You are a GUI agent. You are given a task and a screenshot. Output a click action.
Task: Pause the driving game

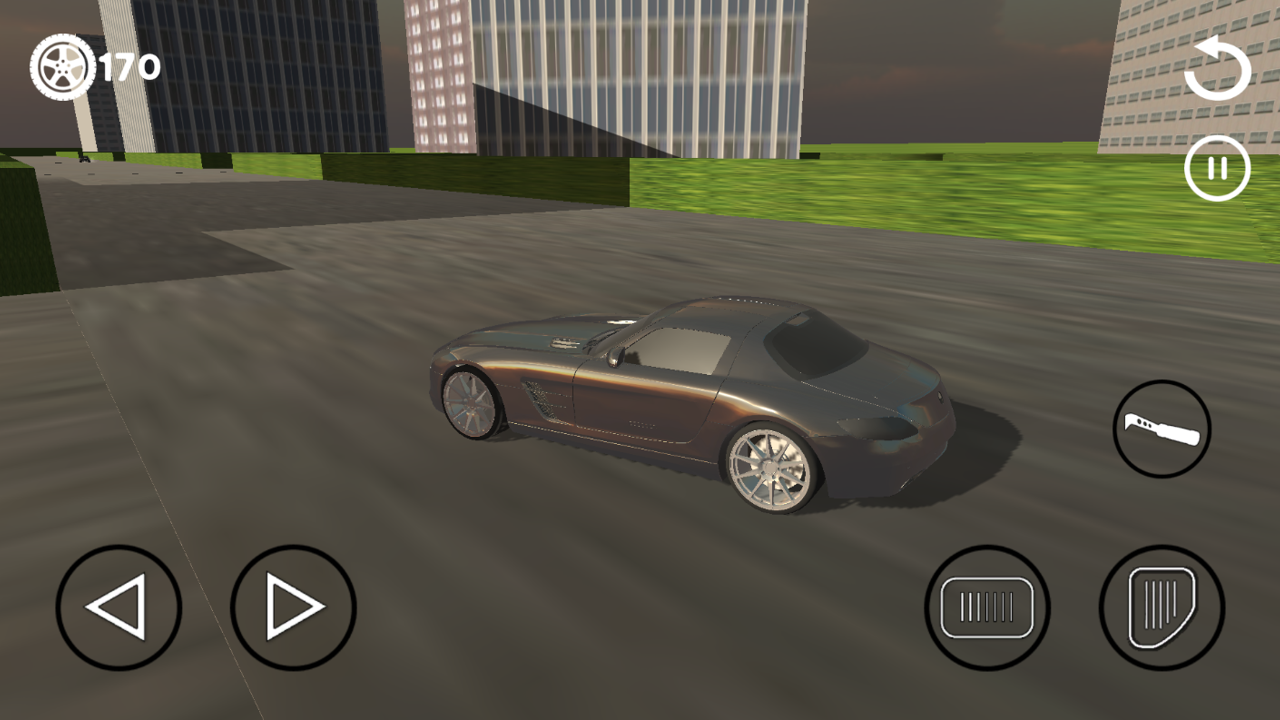click(1216, 168)
